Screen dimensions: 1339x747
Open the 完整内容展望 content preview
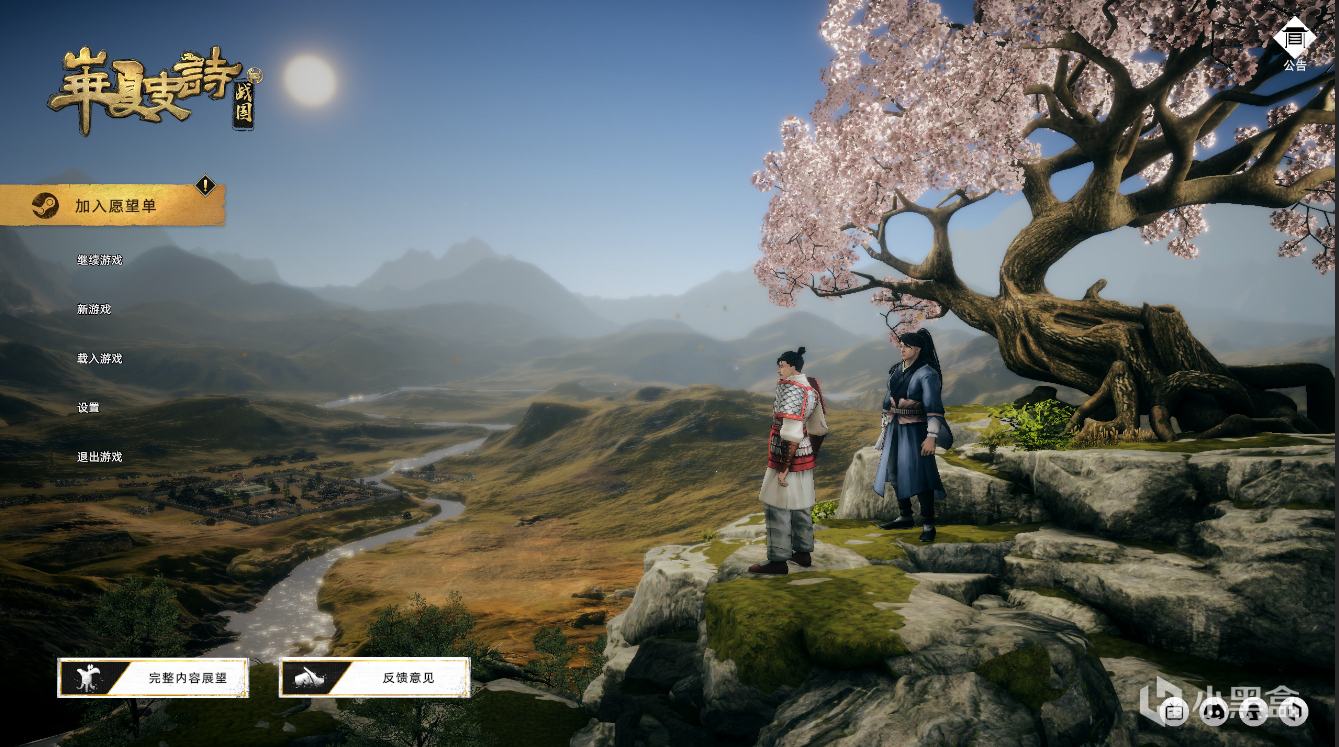(153, 677)
